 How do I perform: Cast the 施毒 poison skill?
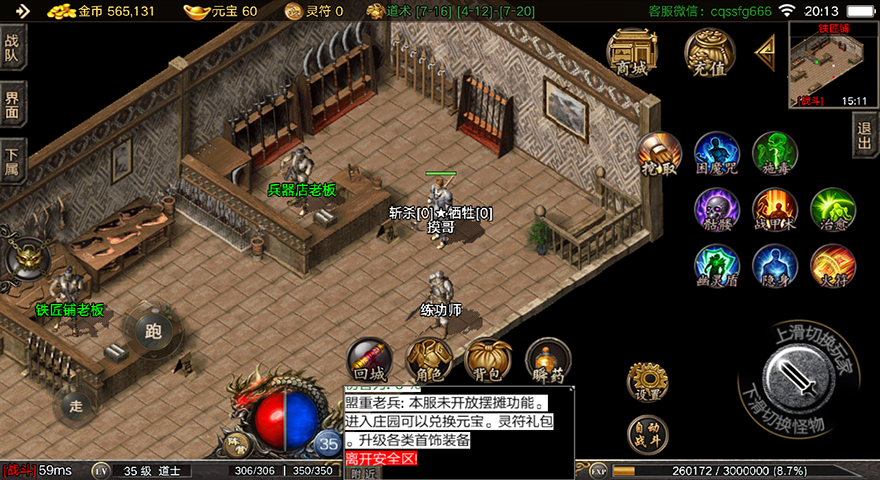[775, 155]
